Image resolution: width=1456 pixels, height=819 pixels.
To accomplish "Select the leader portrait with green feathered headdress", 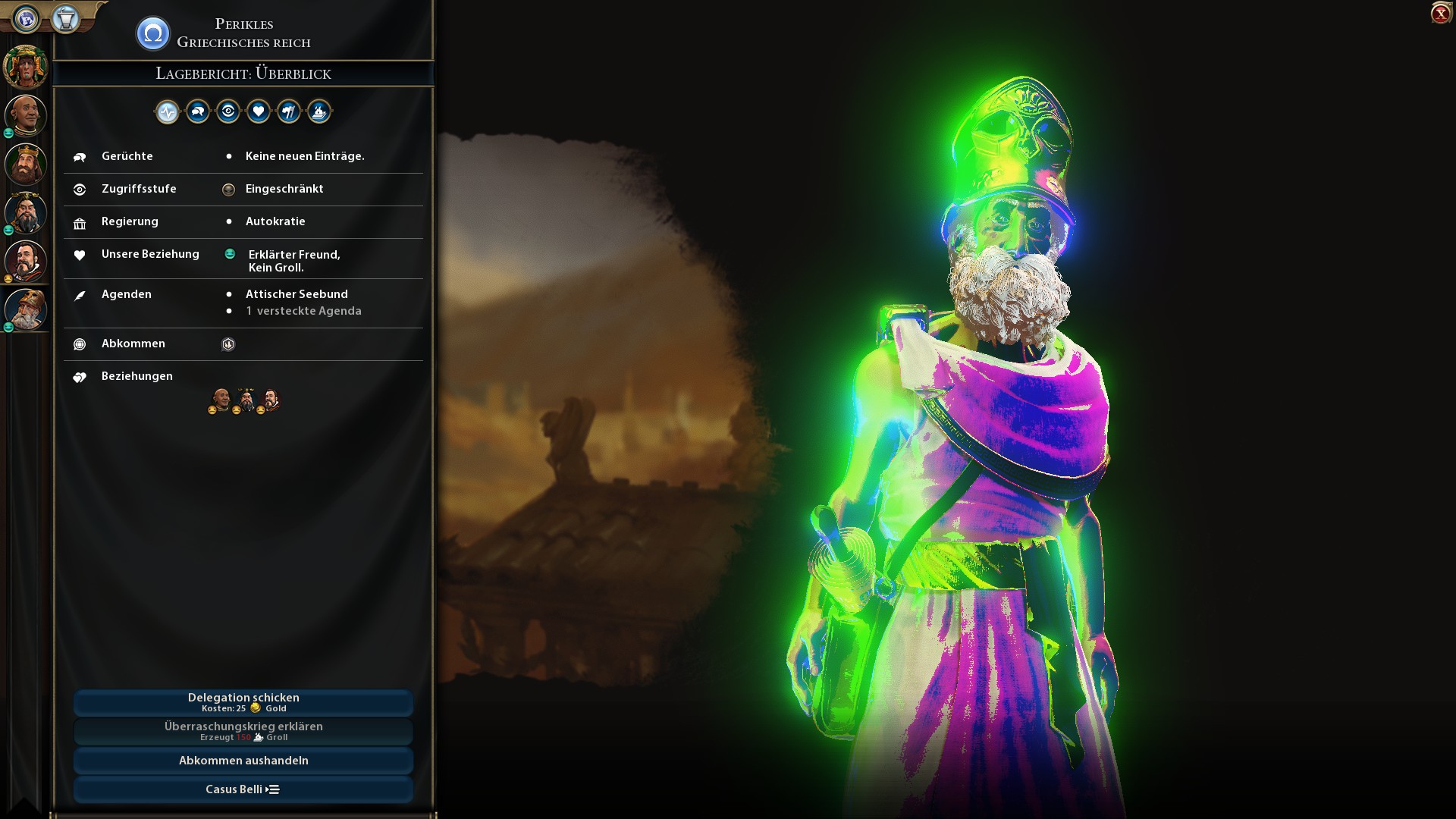I will [x=26, y=67].
